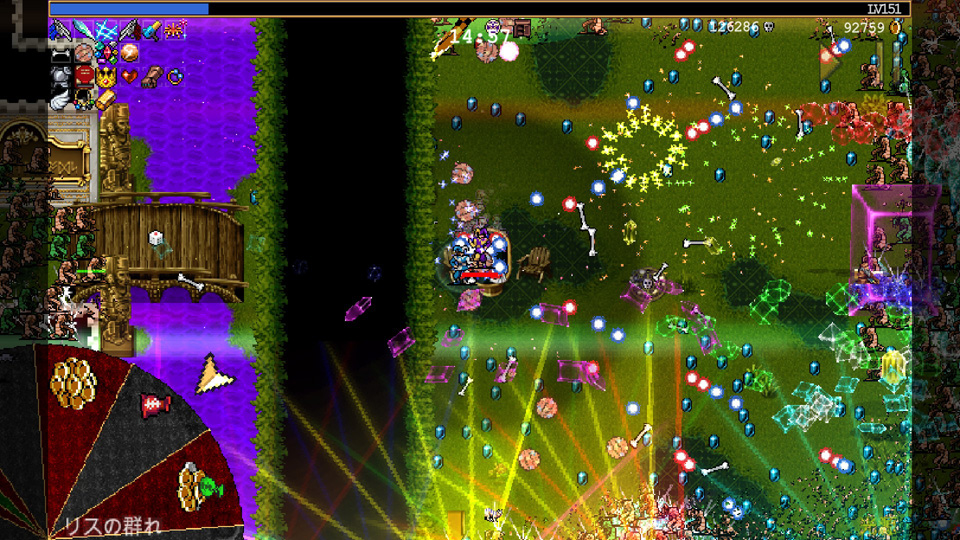Click the red heart passive icon
This screenshot has width=960, height=540.
(129, 76)
